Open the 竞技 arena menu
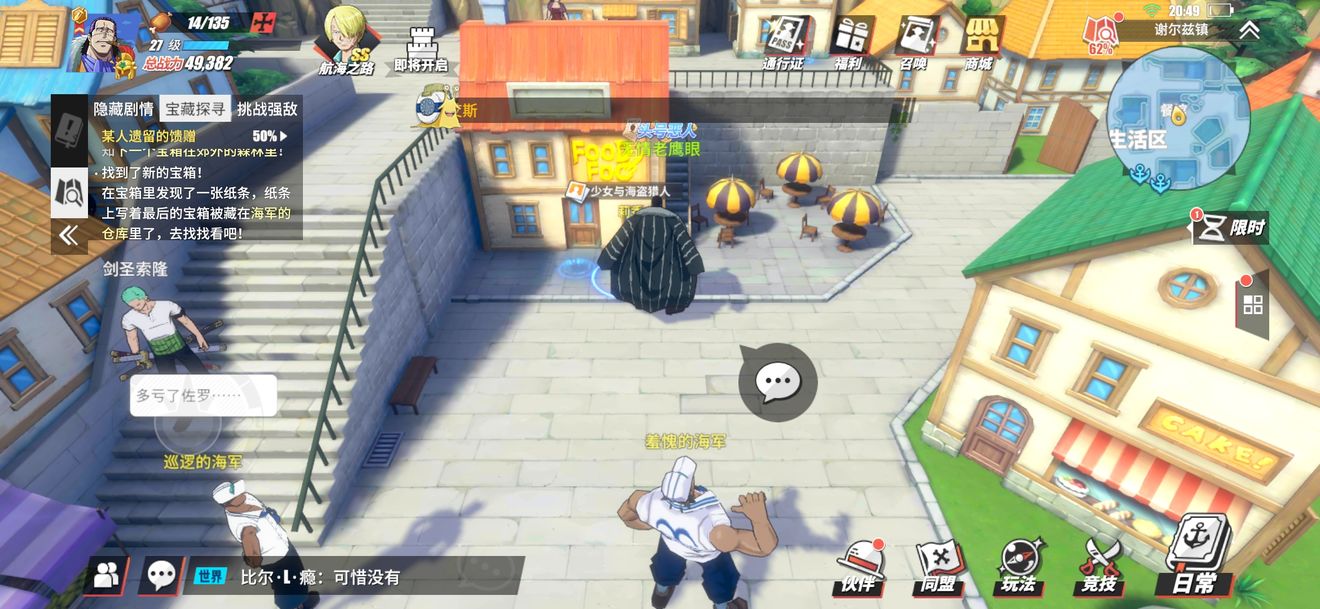This screenshot has width=1320, height=609. point(1099,567)
